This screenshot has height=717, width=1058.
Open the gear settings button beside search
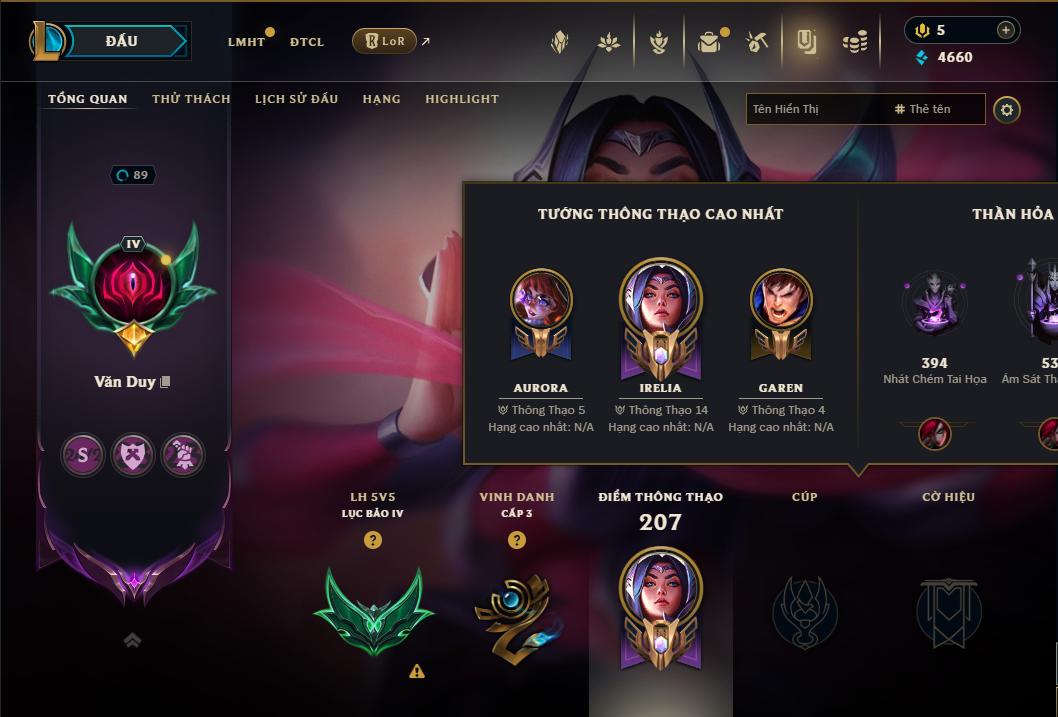coord(1007,110)
